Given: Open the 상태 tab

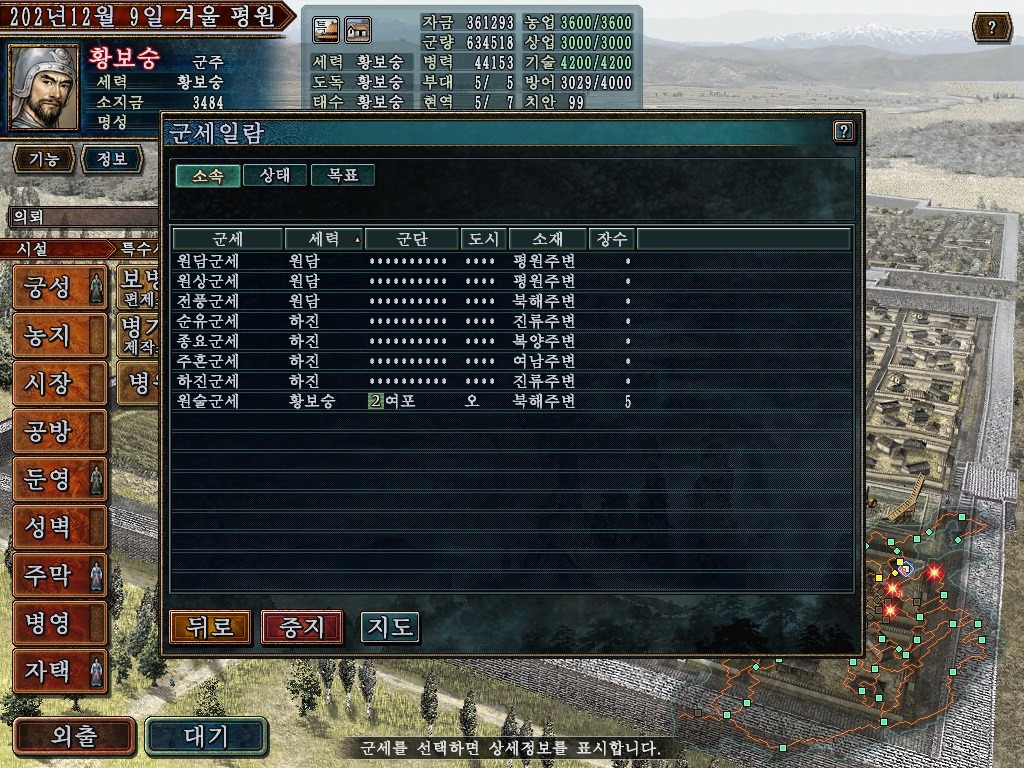Looking at the screenshot, I should [x=275, y=175].
